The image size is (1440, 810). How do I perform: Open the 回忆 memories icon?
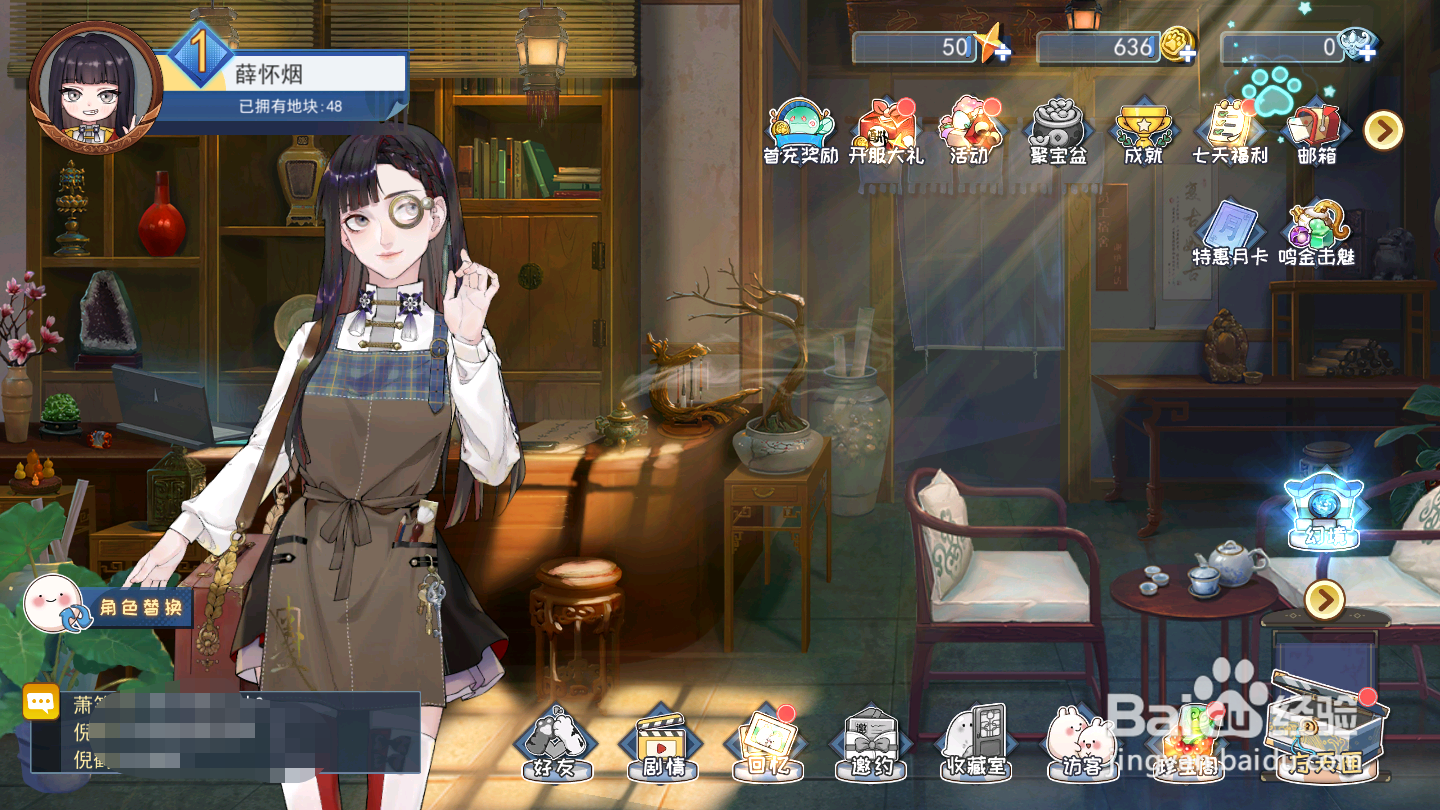coord(766,744)
